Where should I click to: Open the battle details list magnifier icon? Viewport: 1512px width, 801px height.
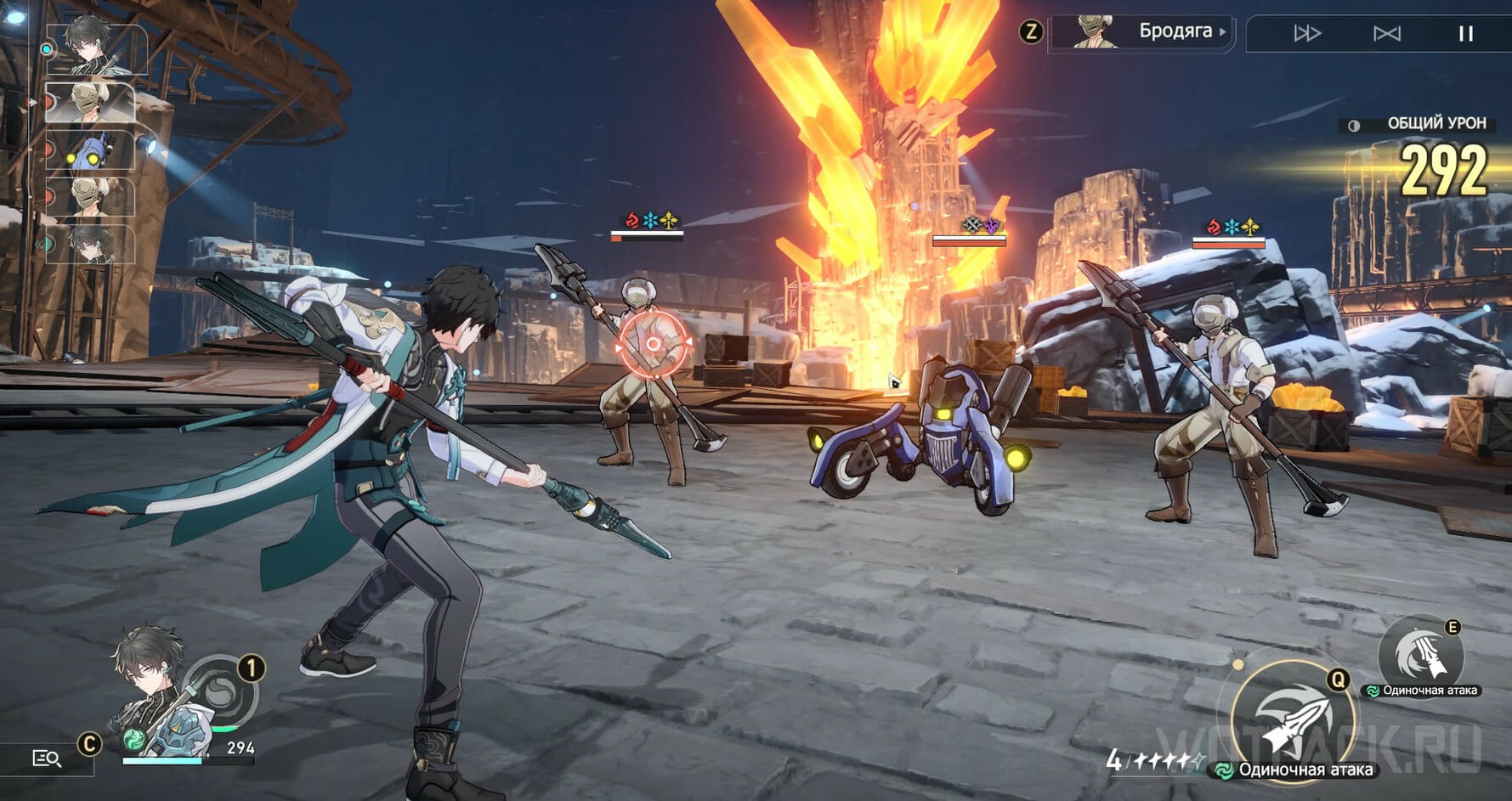(47, 759)
